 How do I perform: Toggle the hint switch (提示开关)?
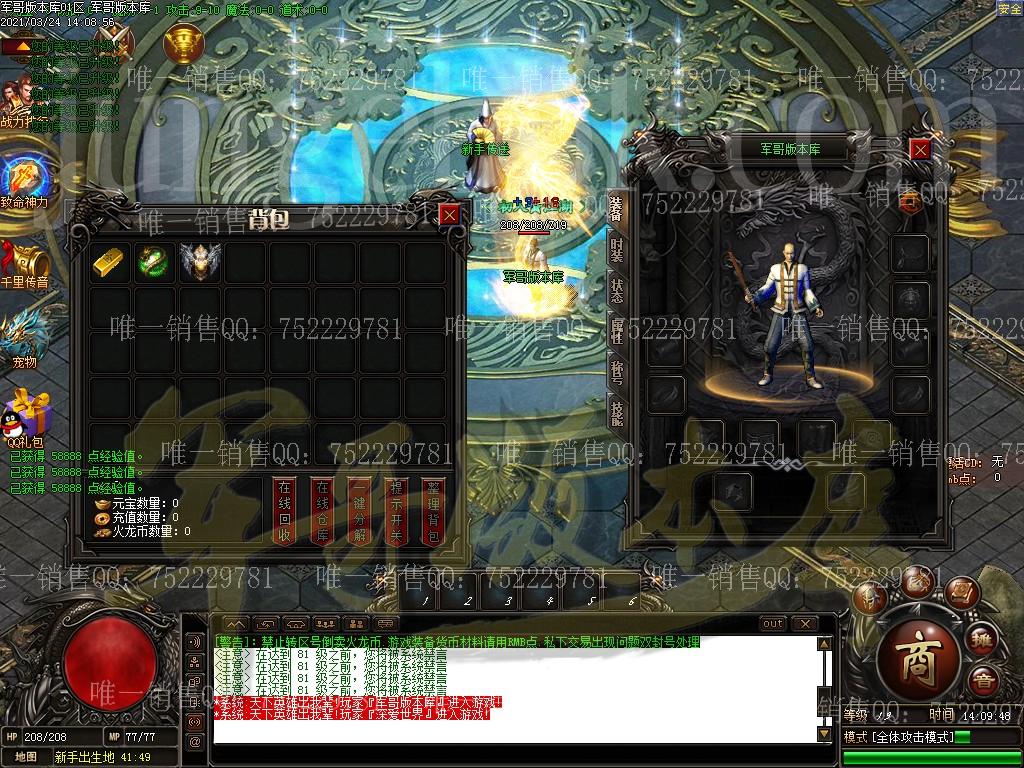tap(396, 510)
